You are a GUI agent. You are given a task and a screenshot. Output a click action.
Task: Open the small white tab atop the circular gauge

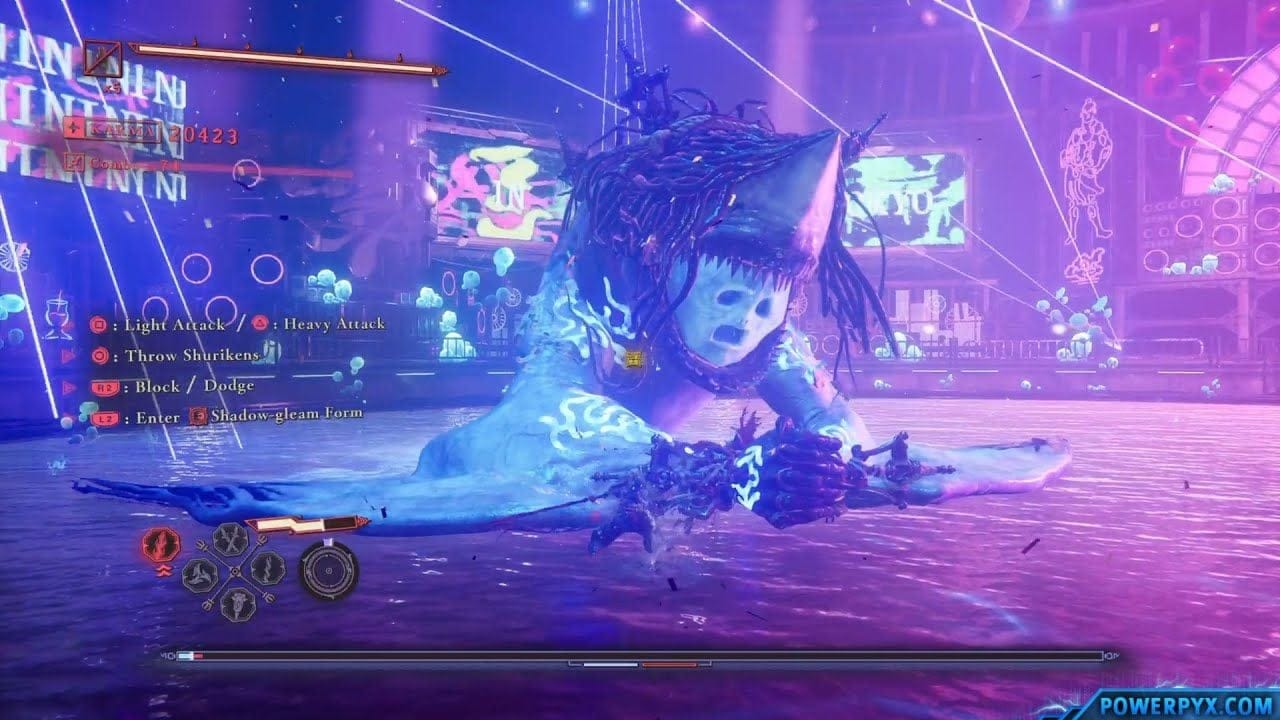(x=327, y=542)
